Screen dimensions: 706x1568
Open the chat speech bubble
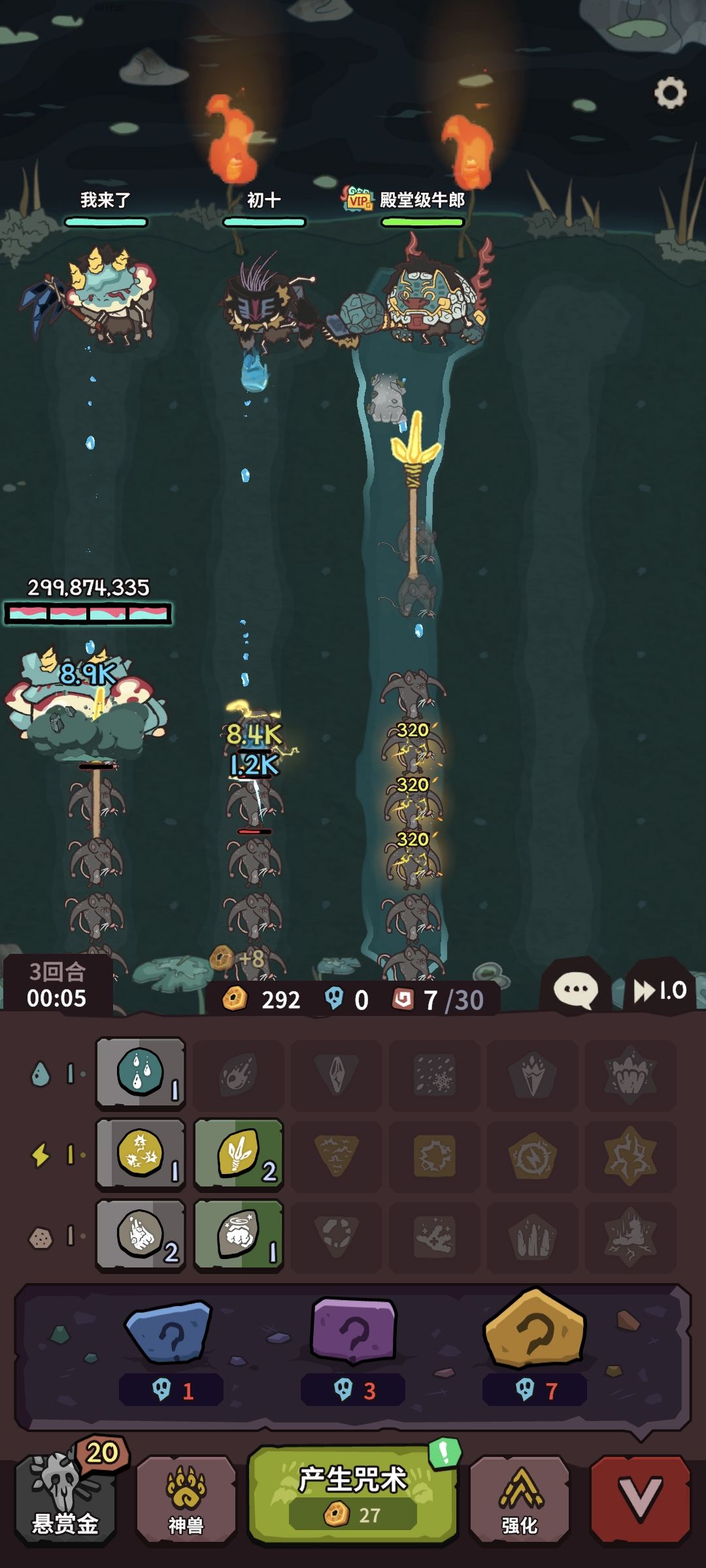click(575, 990)
